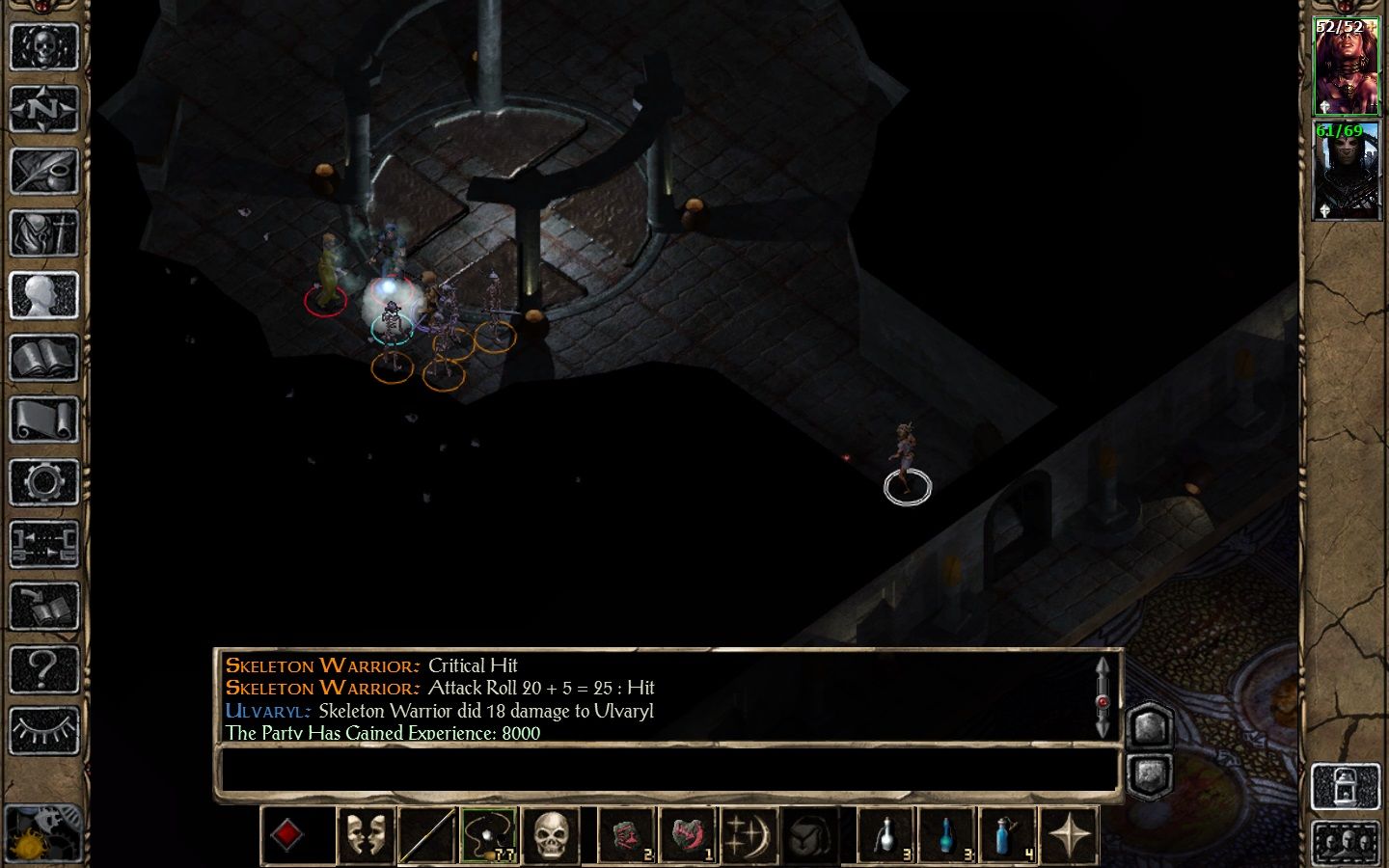Activate the skull Turn Undead ability
Viewport: 1389px width, 868px height.
[551, 835]
